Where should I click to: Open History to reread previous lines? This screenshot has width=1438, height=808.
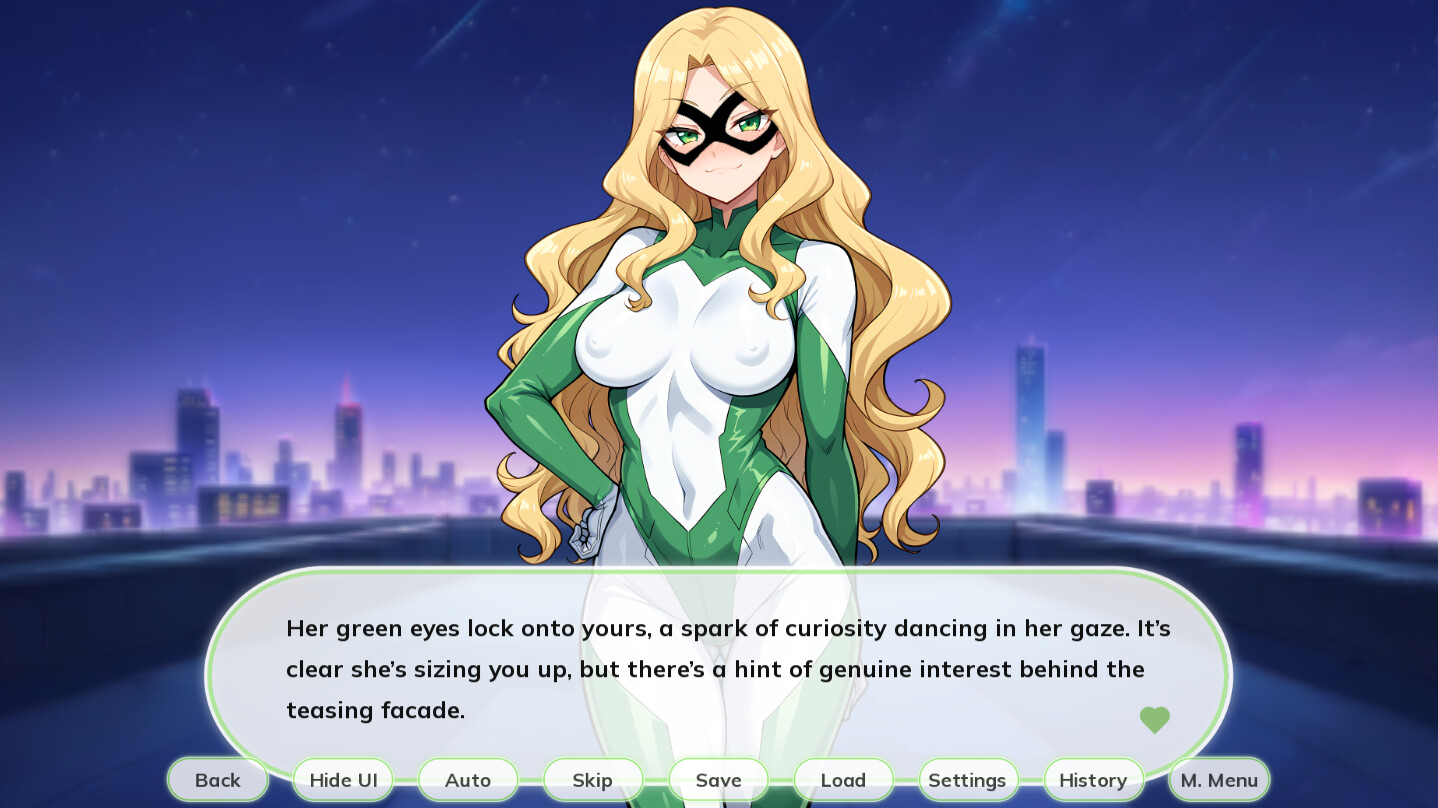[1093, 780]
